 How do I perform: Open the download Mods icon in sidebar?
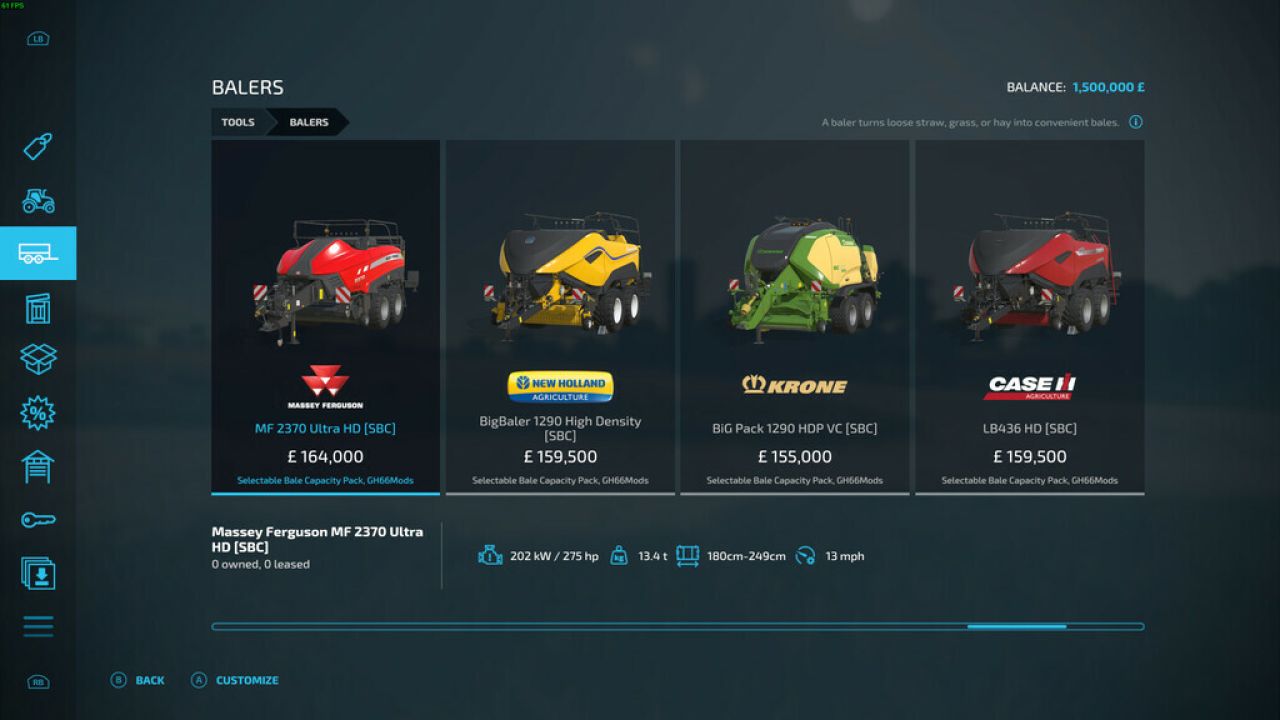tap(38, 573)
